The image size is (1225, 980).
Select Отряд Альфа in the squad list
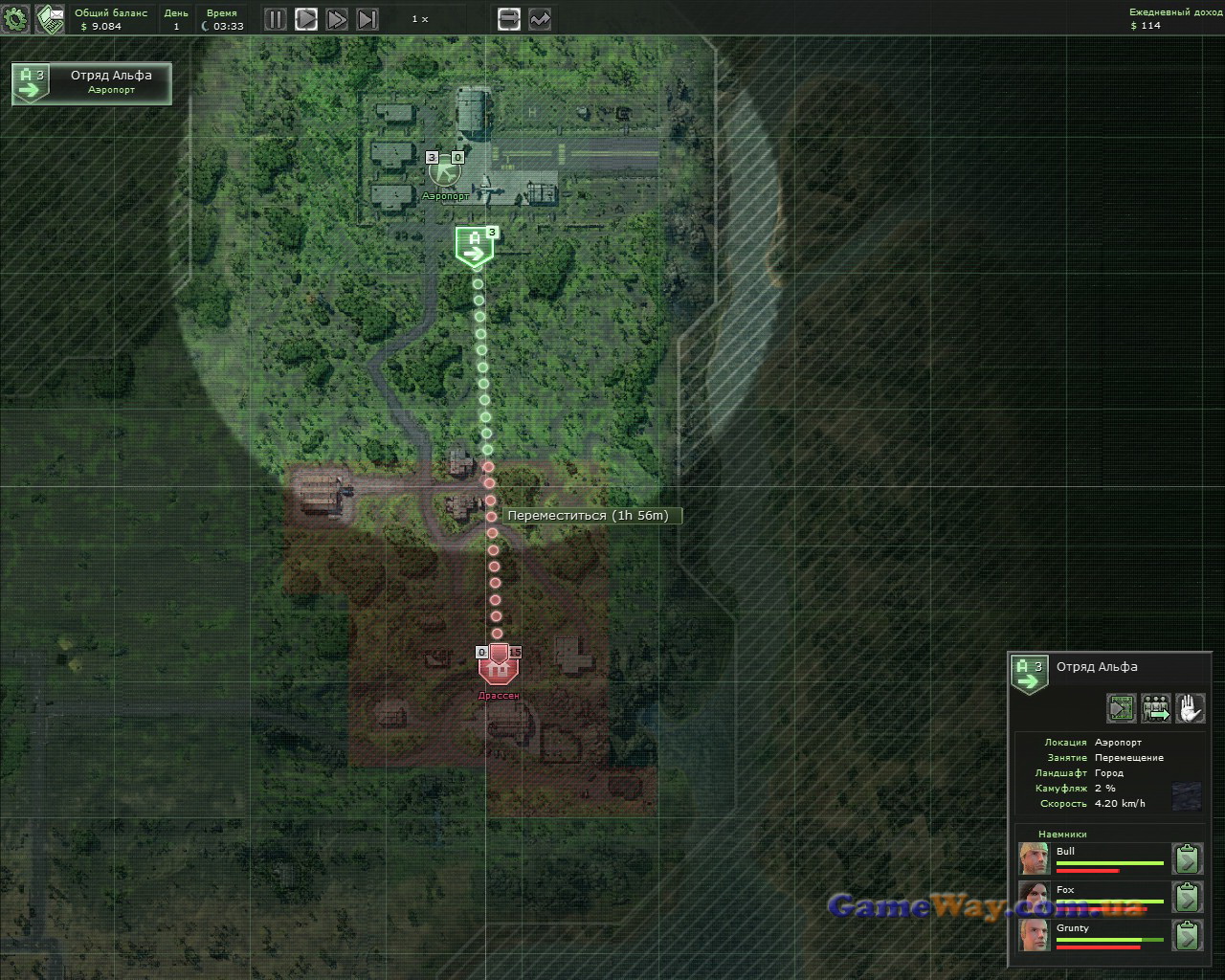coord(92,83)
